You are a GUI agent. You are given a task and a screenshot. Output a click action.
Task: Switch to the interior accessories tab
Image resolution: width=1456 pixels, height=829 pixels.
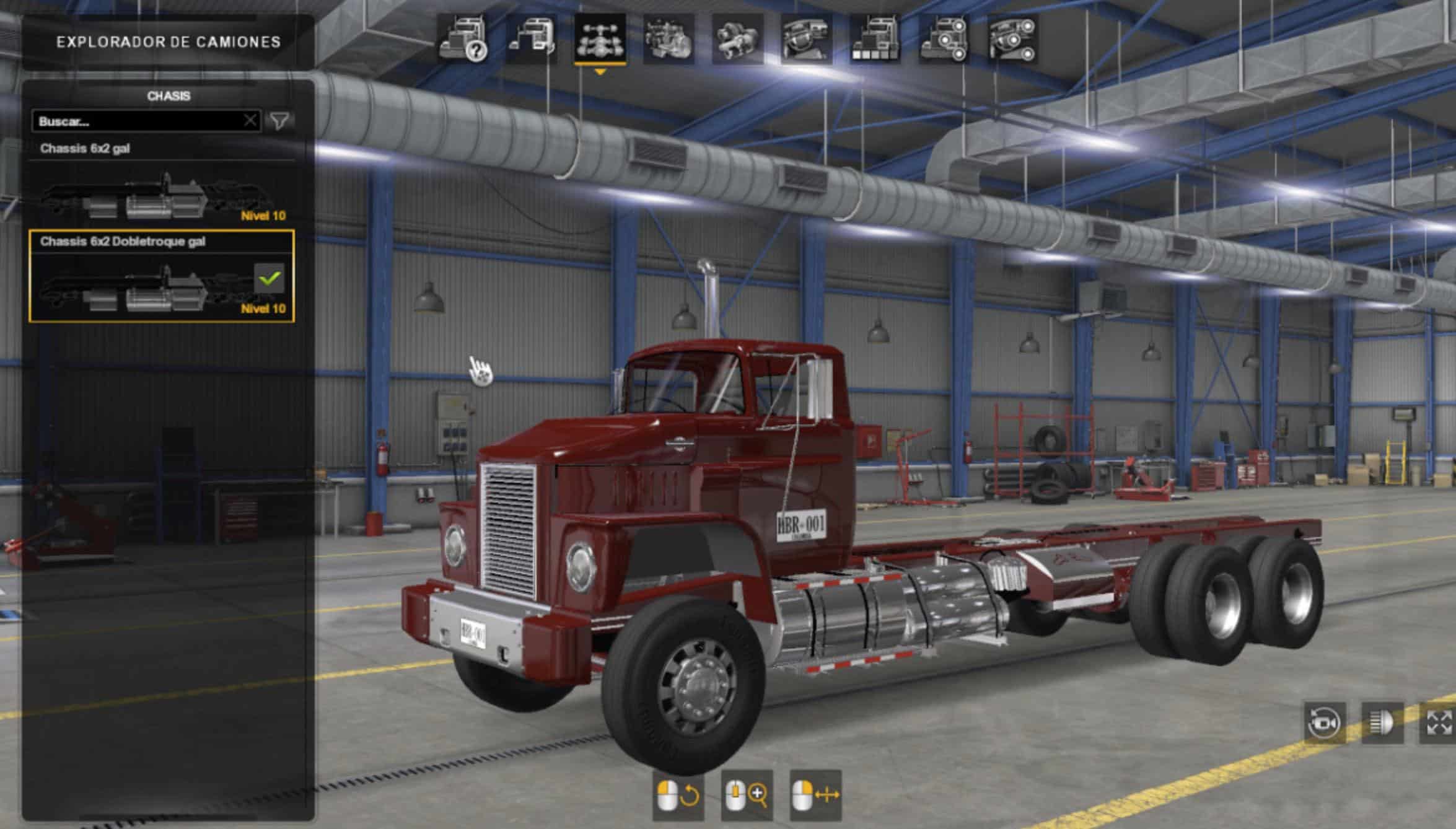[x=1012, y=40]
